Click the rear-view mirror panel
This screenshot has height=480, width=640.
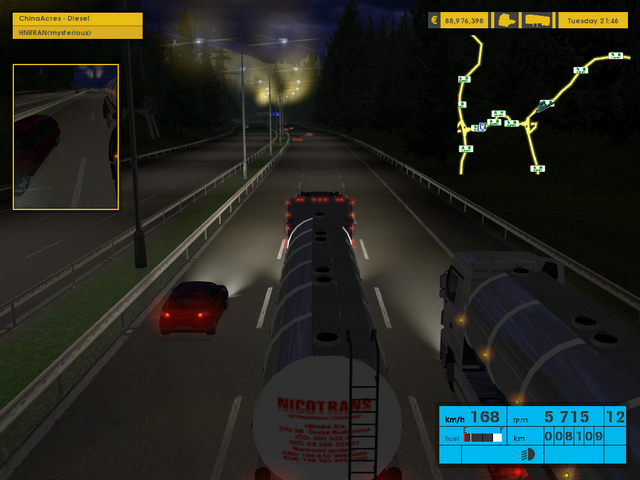tap(66, 137)
